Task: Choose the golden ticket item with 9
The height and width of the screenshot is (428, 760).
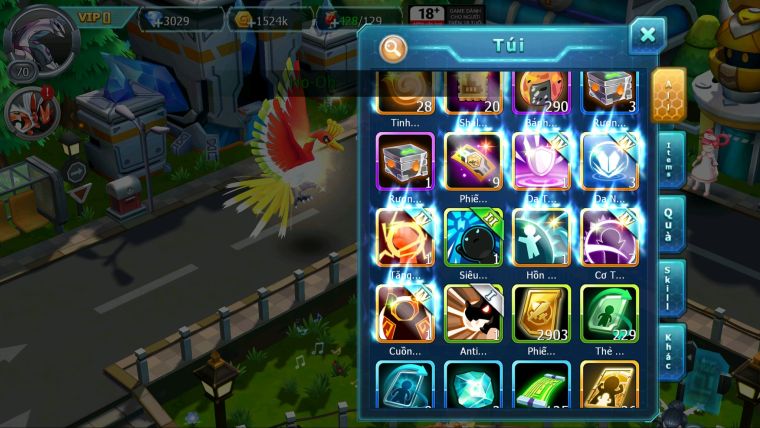Action: [473, 160]
